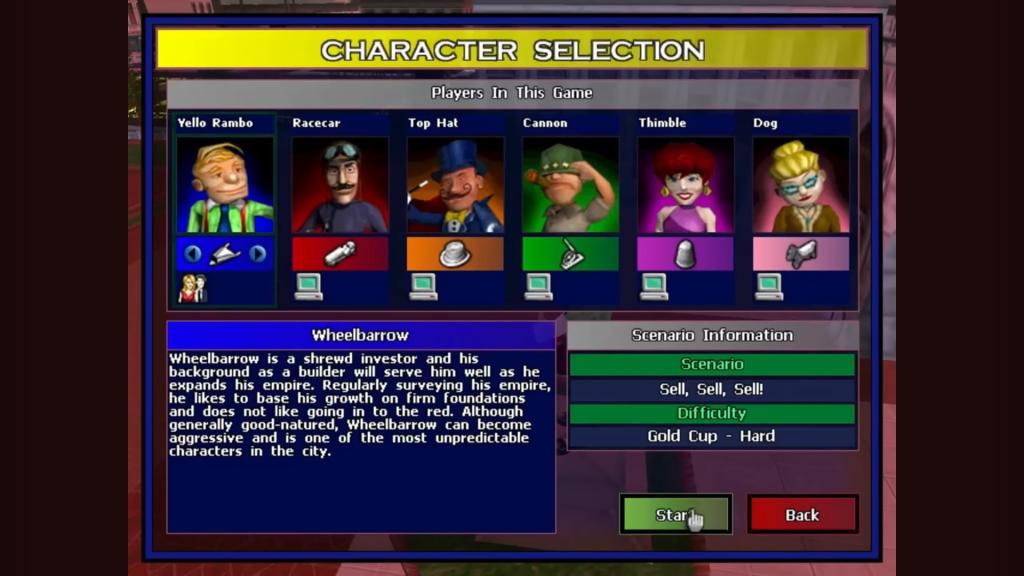Click the Sell, Sell, Sell! scenario field
Screen dimensions: 1024x576
tap(712, 389)
